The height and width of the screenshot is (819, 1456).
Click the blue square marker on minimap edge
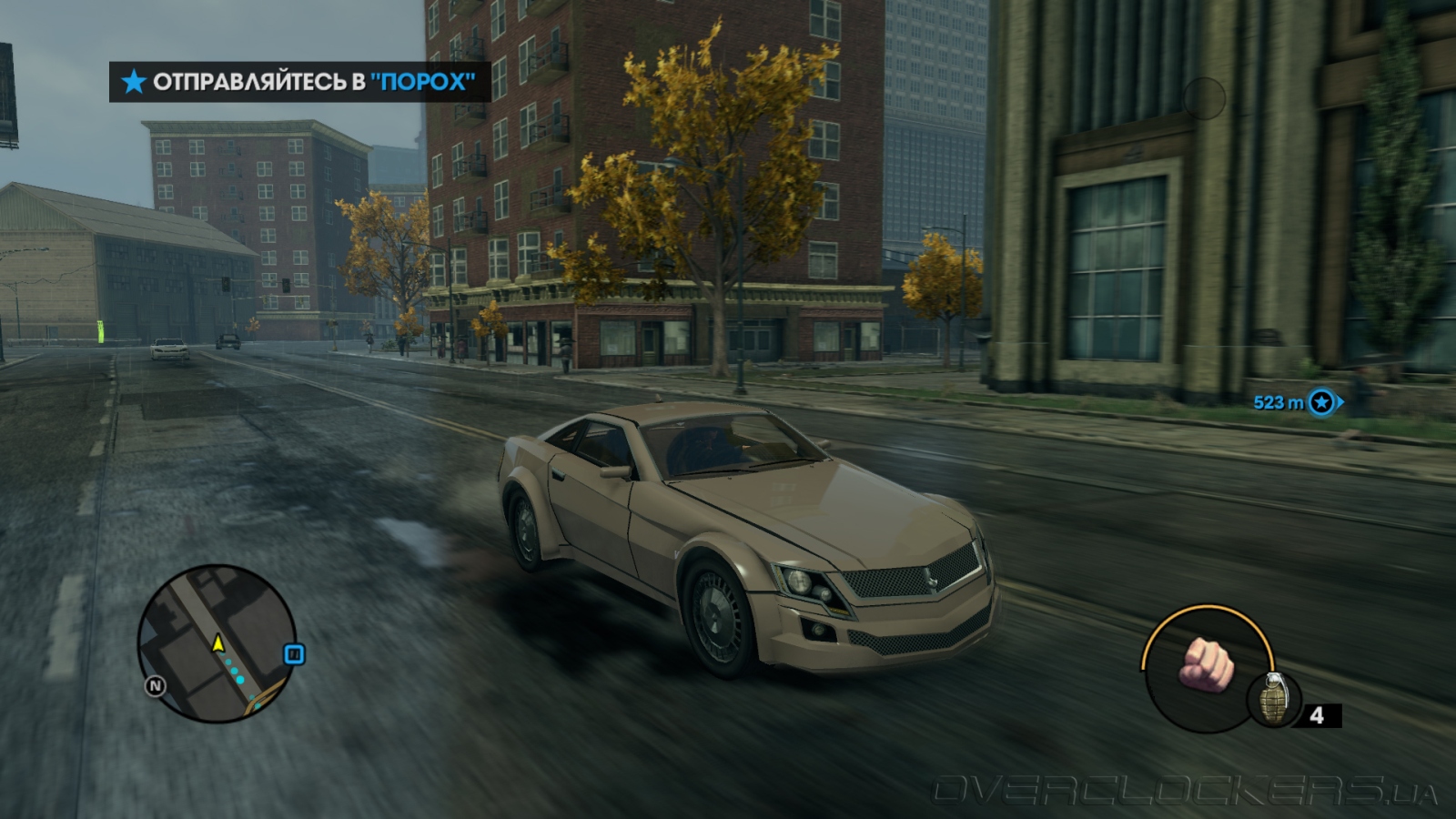(294, 654)
